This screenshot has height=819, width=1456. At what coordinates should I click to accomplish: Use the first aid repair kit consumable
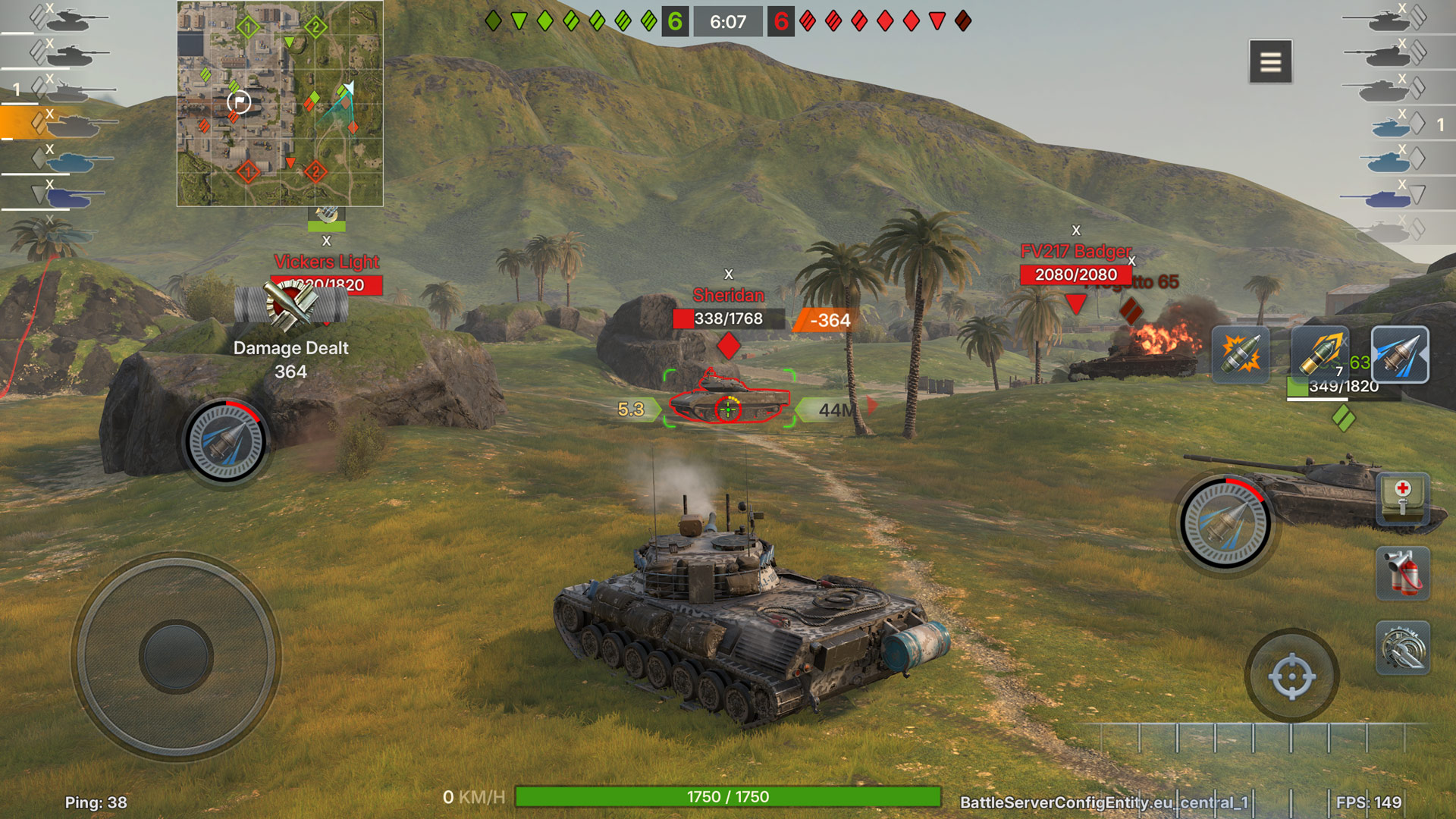click(x=1403, y=498)
